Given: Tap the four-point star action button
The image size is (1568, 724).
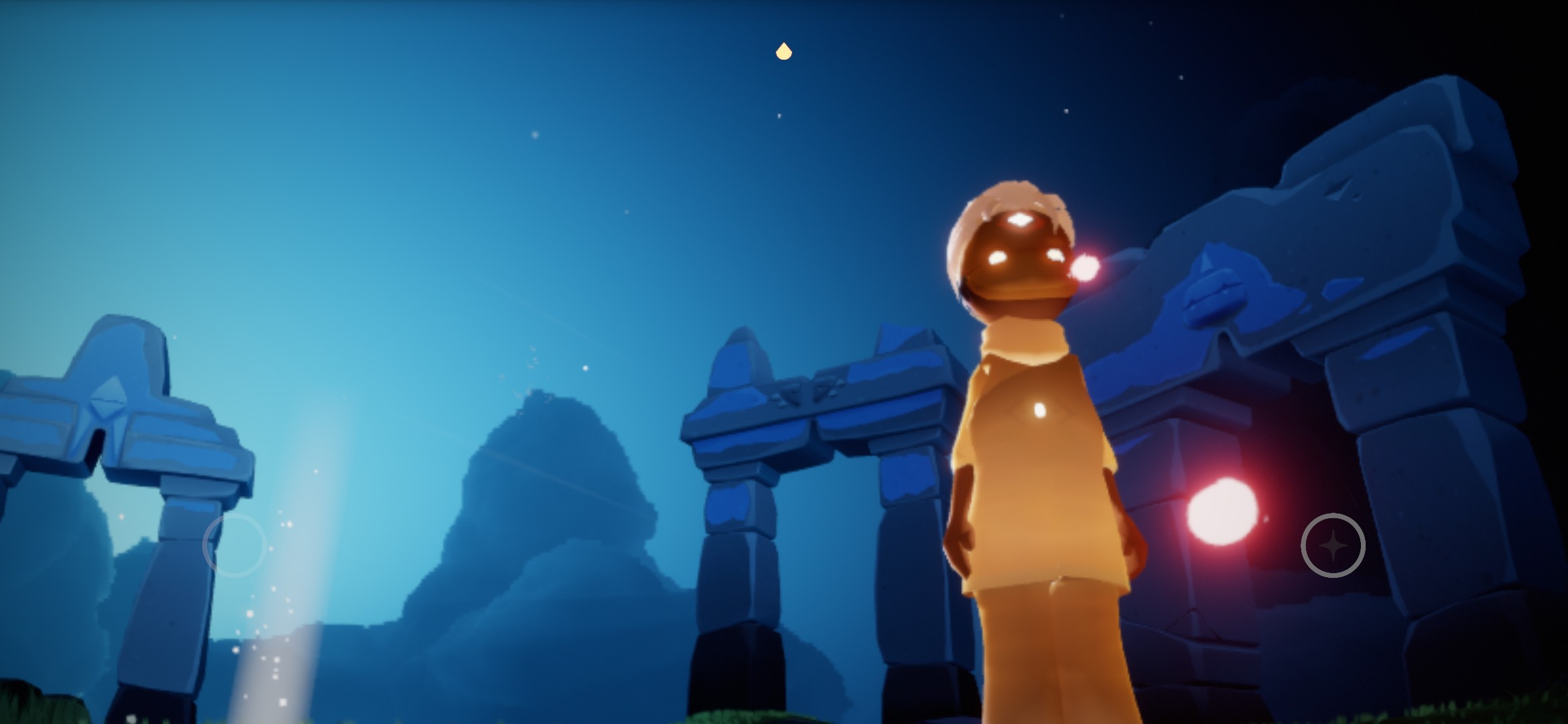Looking at the screenshot, I should click(1333, 545).
